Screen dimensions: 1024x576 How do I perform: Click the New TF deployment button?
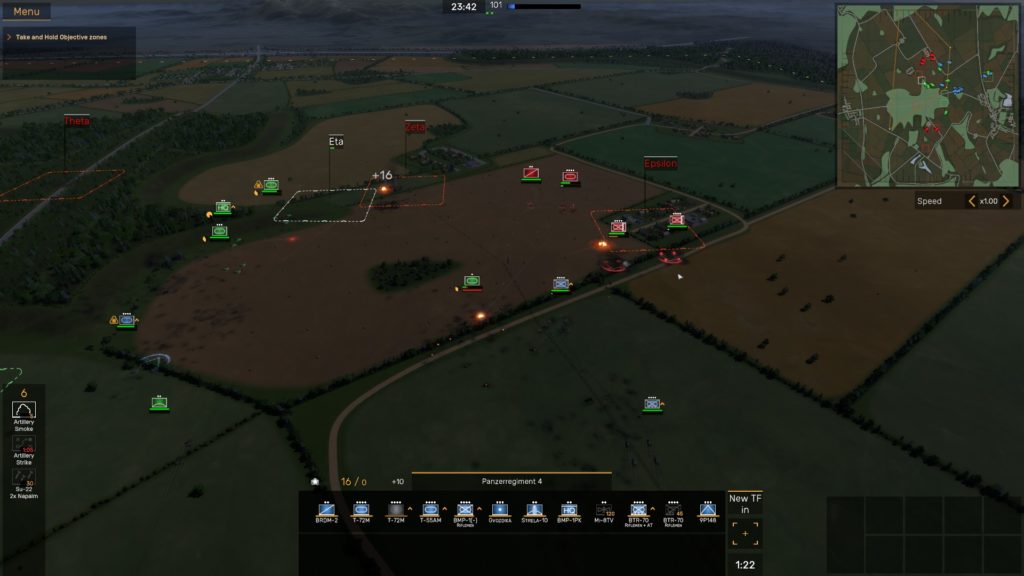click(x=745, y=522)
